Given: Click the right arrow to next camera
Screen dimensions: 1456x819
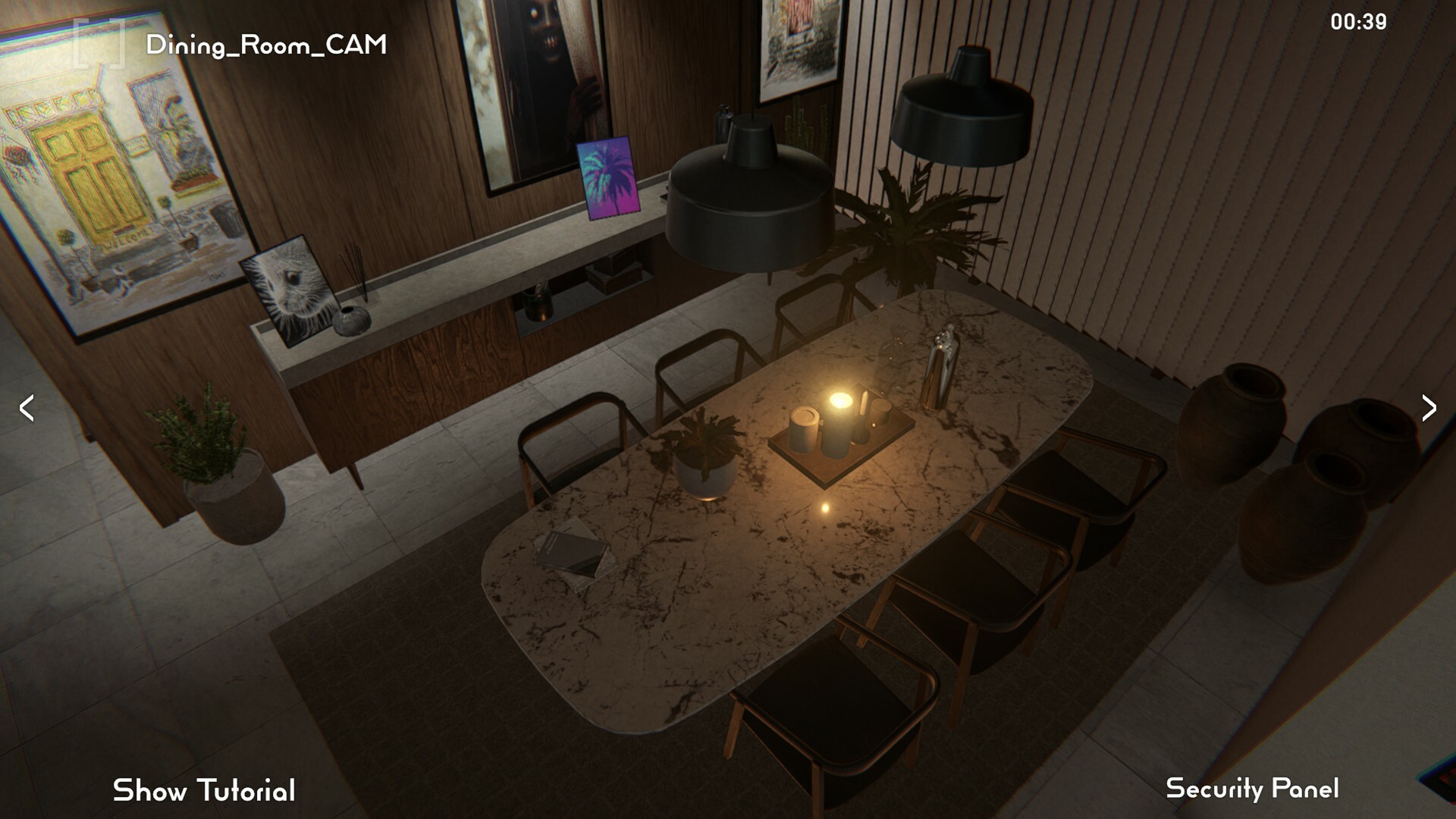Looking at the screenshot, I should click(x=1431, y=408).
